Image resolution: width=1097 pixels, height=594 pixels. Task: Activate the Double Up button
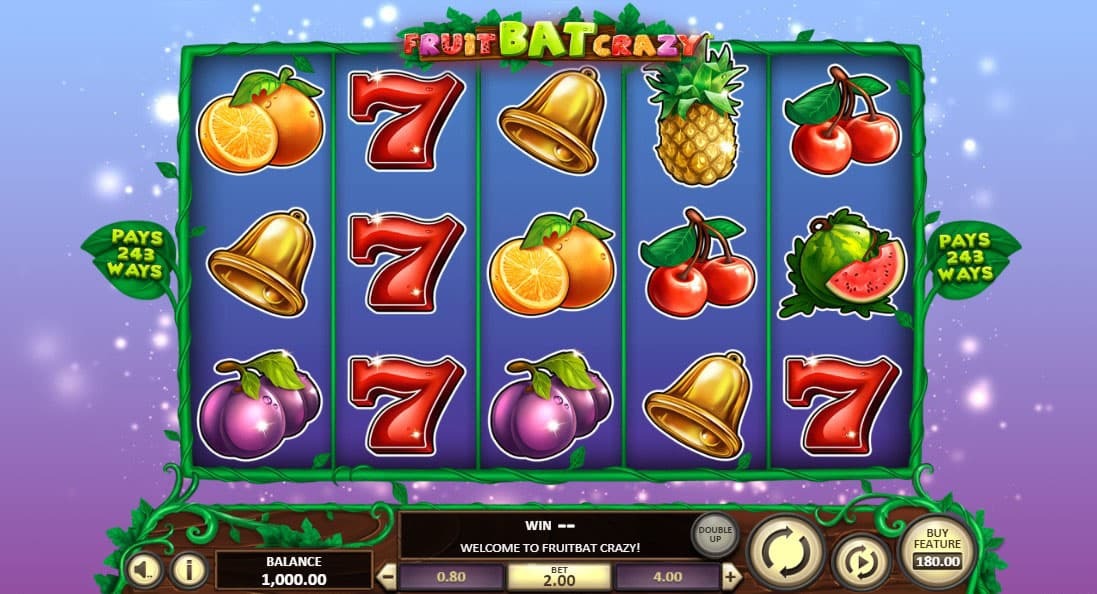pyautogui.click(x=714, y=534)
